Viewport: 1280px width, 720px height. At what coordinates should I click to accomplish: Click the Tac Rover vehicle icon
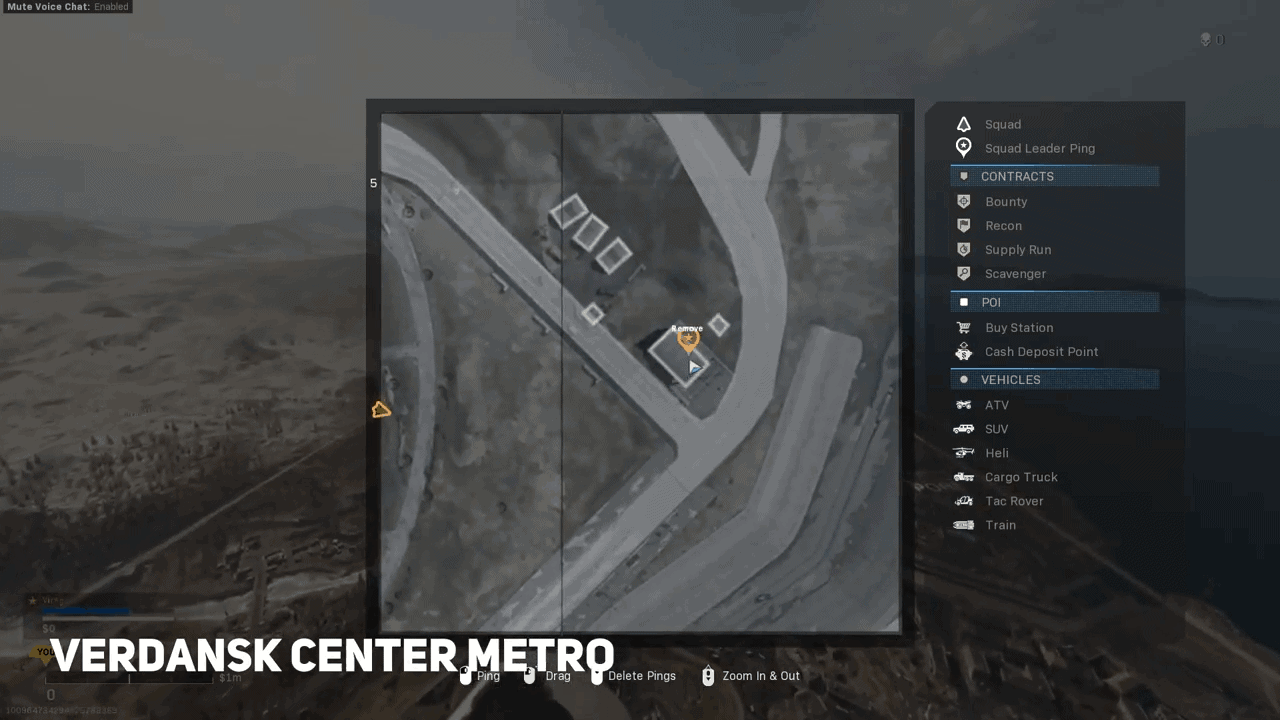963,500
